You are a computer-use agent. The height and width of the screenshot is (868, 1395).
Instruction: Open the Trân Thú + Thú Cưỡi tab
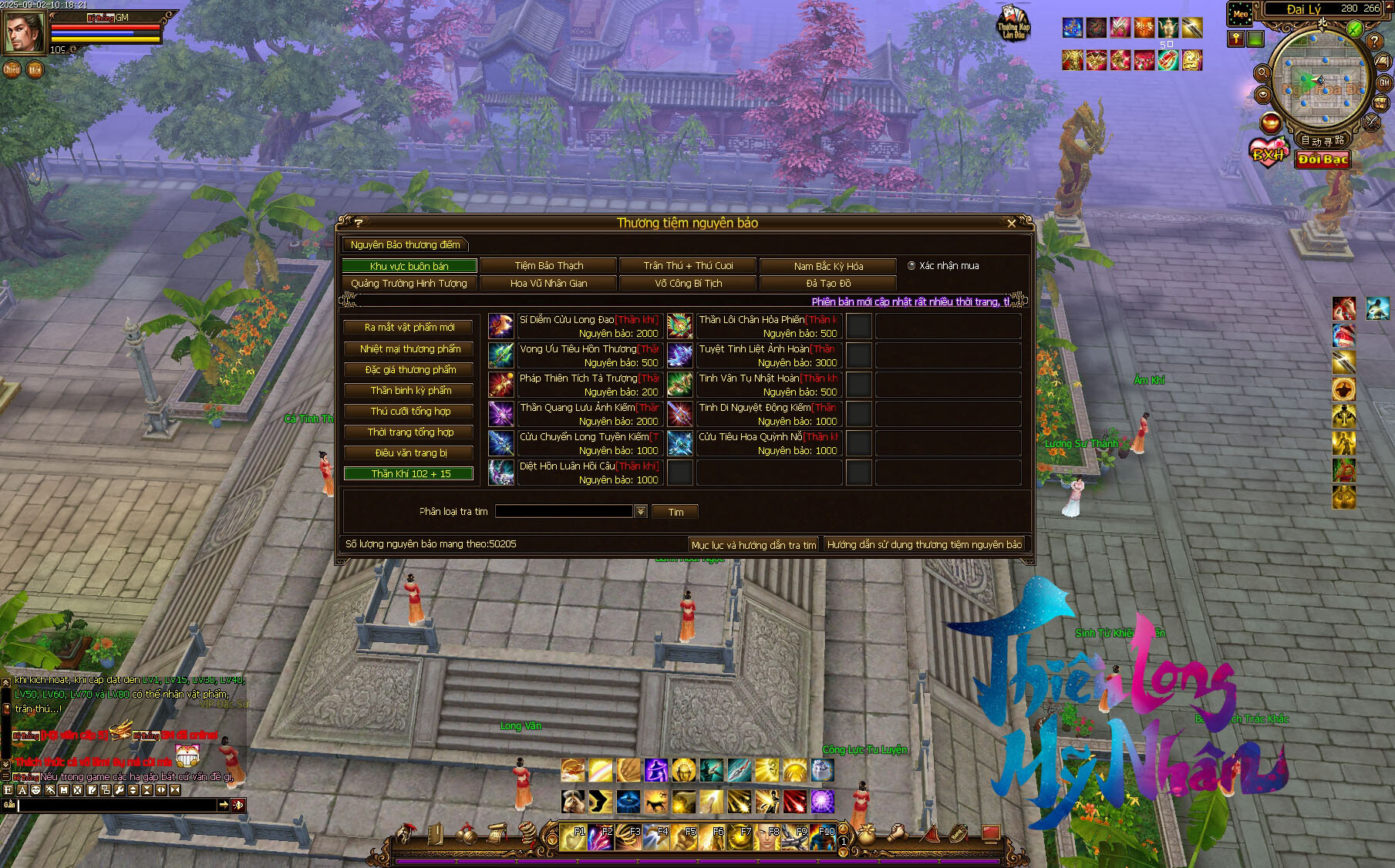(688, 266)
